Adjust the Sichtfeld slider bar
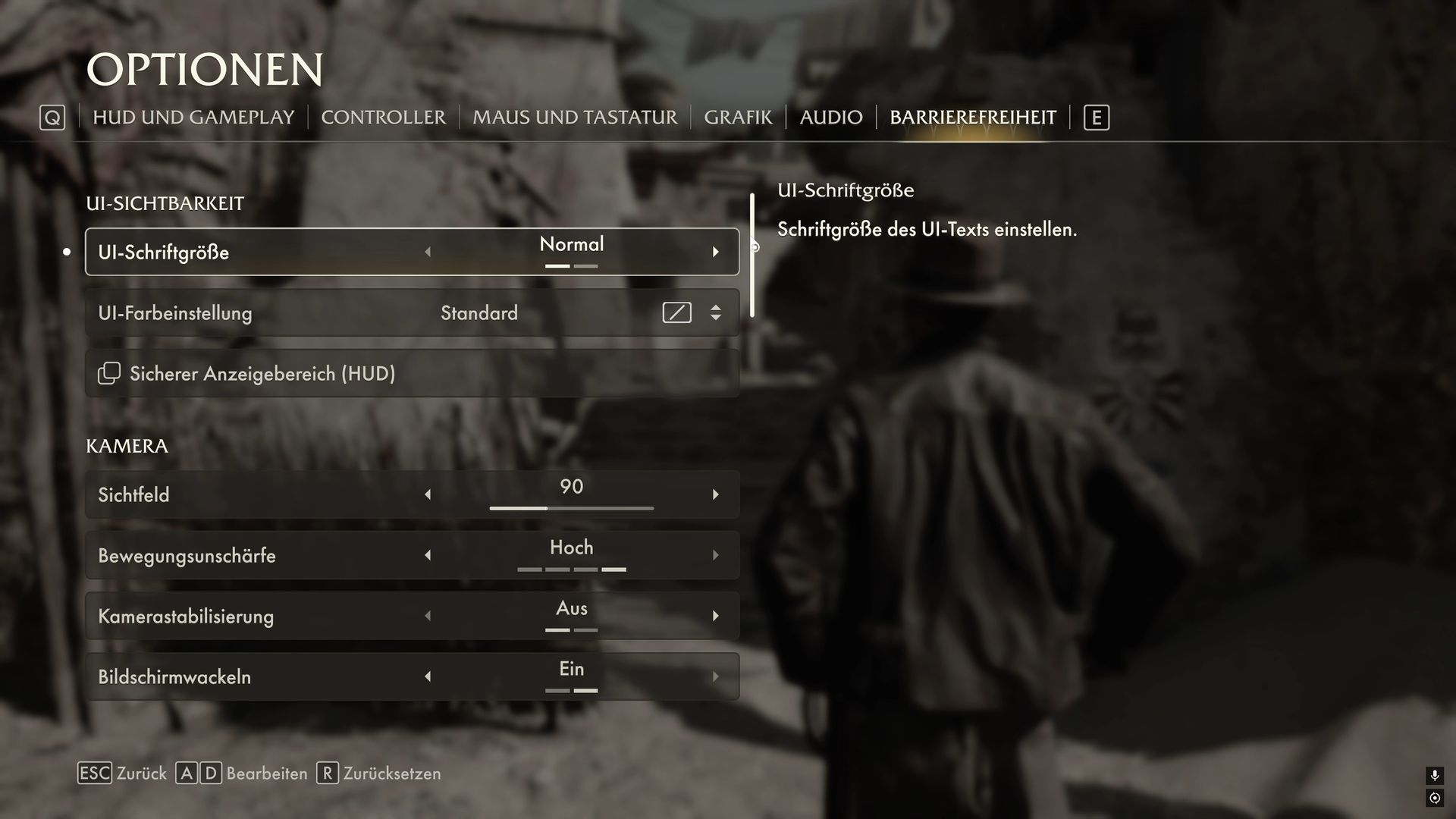Viewport: 1456px width, 819px height. pos(571,508)
